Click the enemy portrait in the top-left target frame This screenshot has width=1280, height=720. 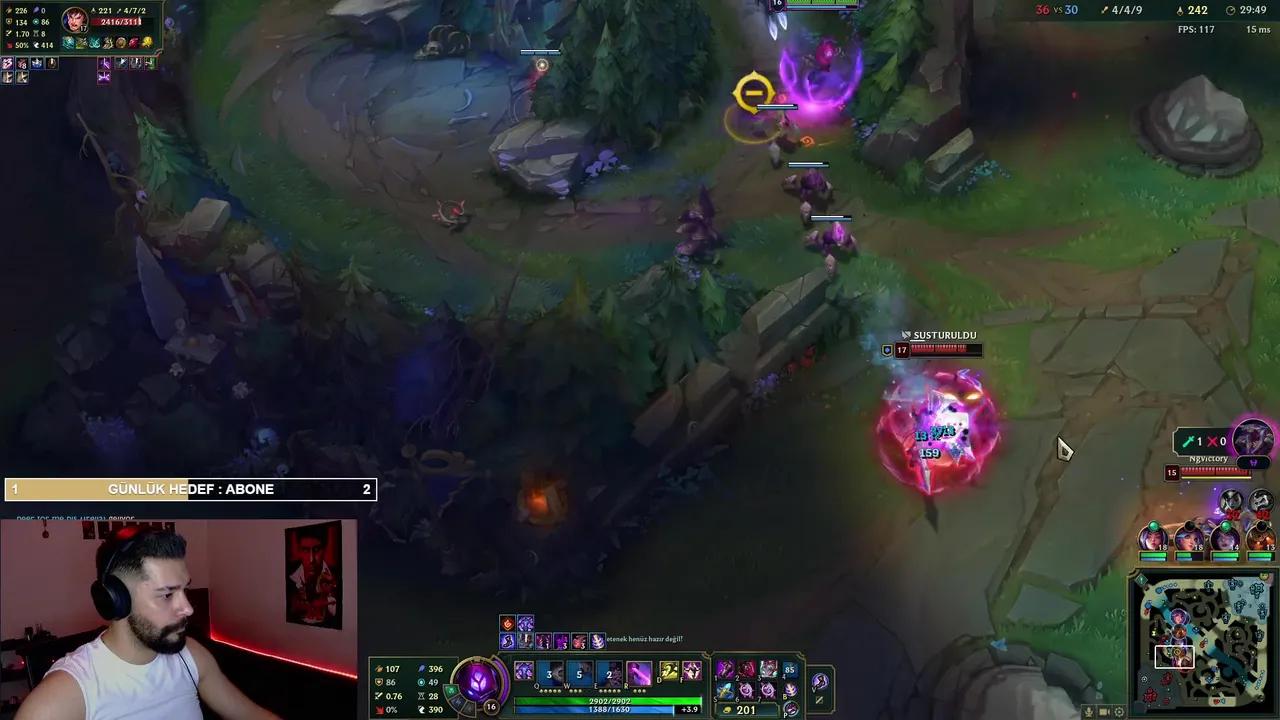(x=75, y=21)
